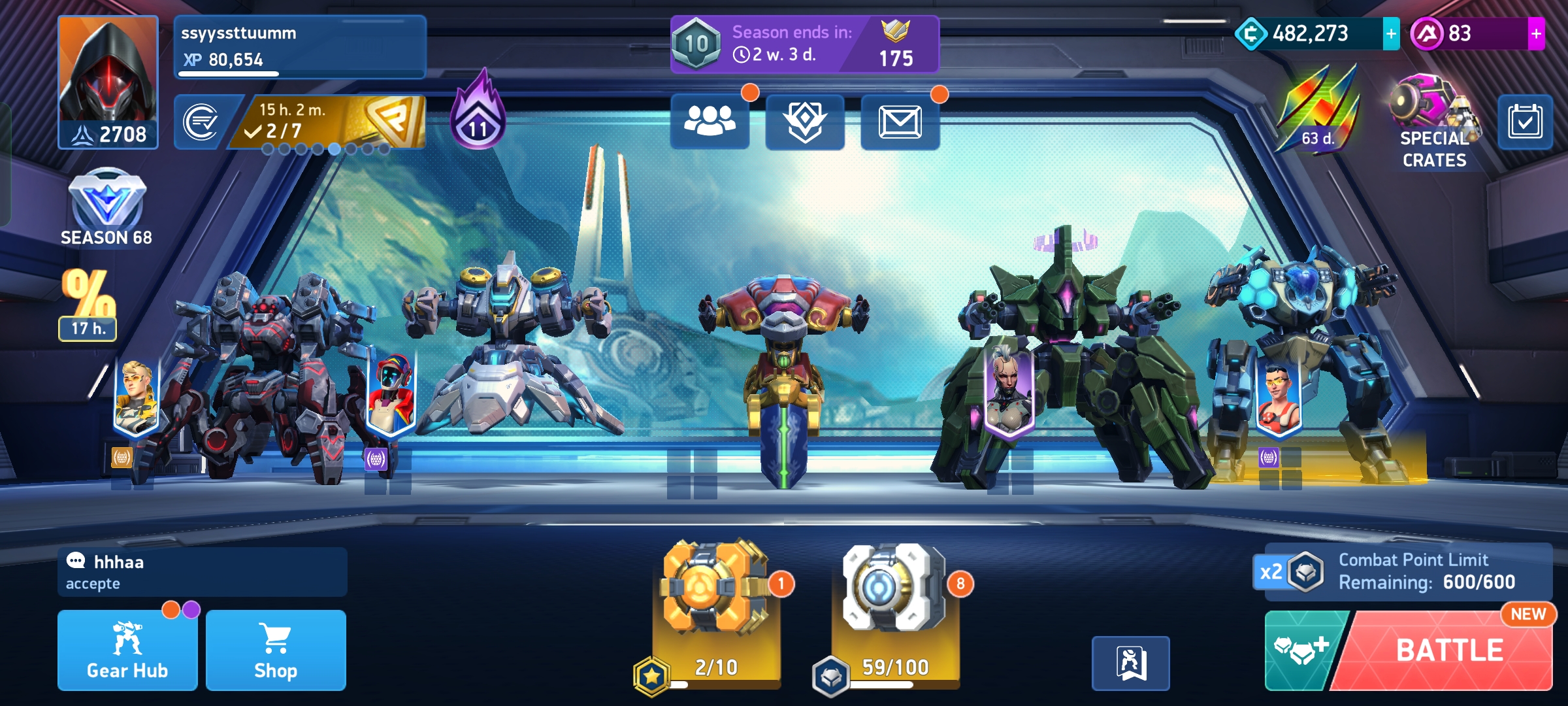The height and width of the screenshot is (706, 1568).
Task: Go to the Shop
Action: coord(276,650)
